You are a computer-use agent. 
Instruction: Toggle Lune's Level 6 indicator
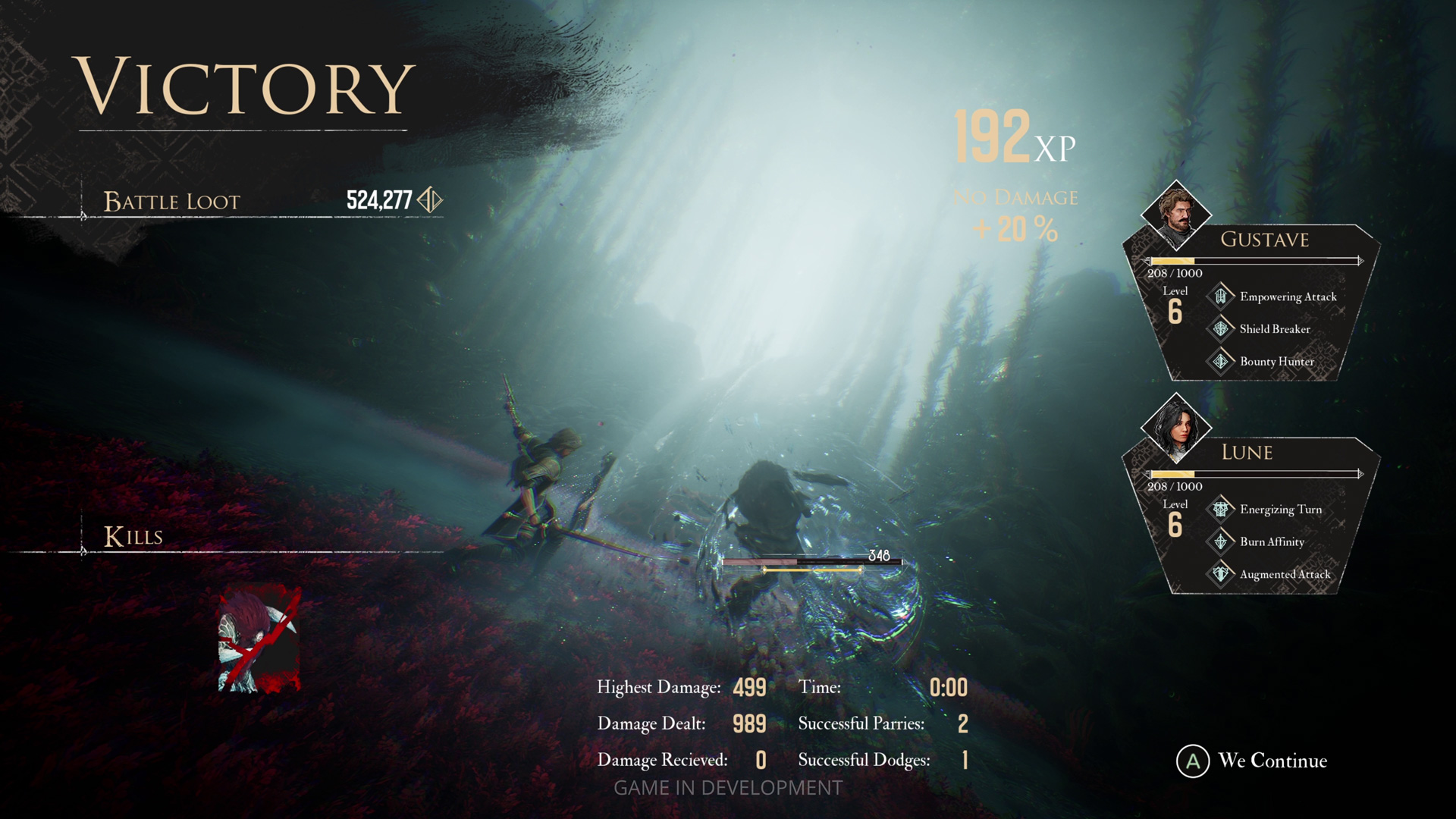pyautogui.click(x=1177, y=516)
